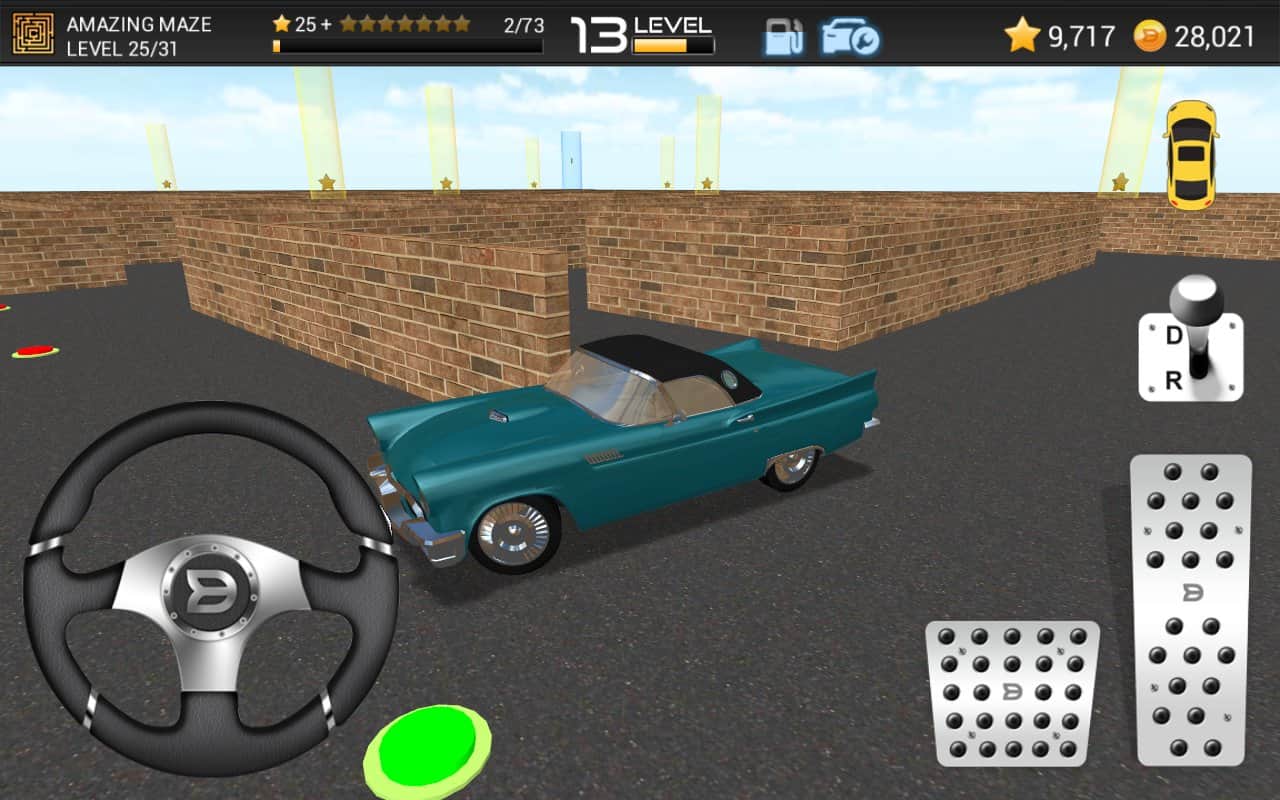The image size is (1280, 800).
Task: Tap the yellow star total icon
Action: tap(1022, 36)
